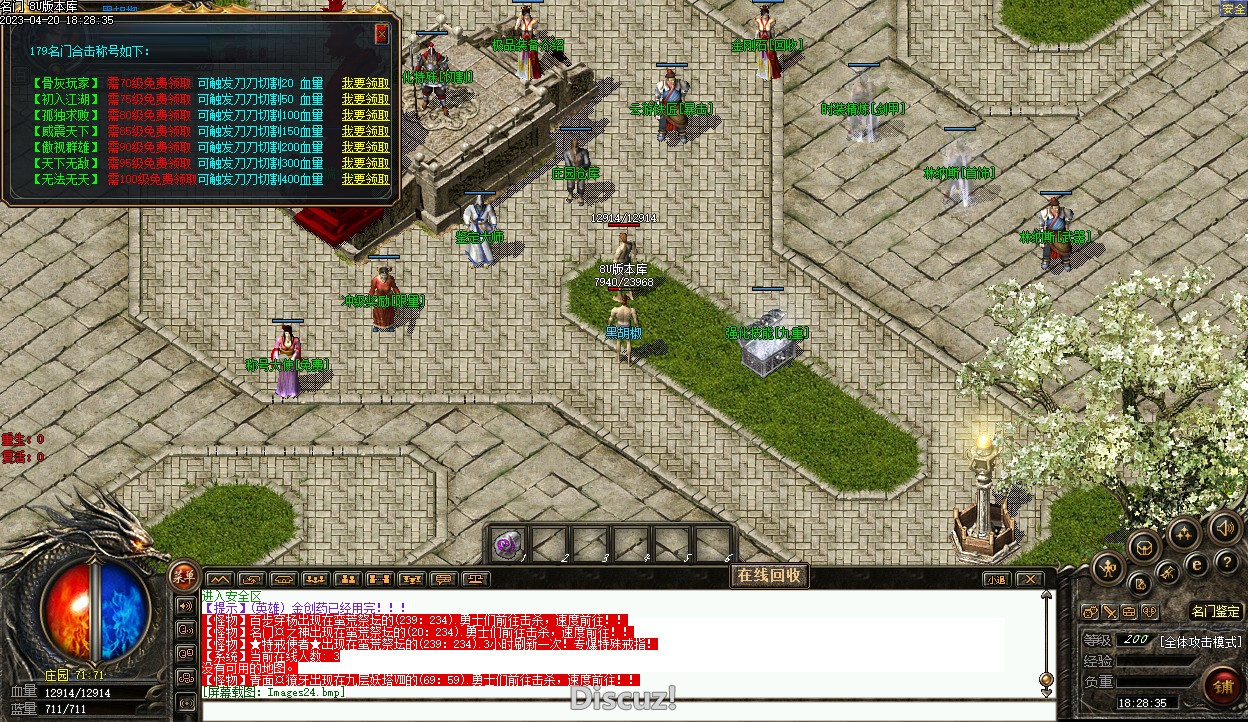Use the purple item in hotbar slot 1

pyautogui.click(x=509, y=544)
